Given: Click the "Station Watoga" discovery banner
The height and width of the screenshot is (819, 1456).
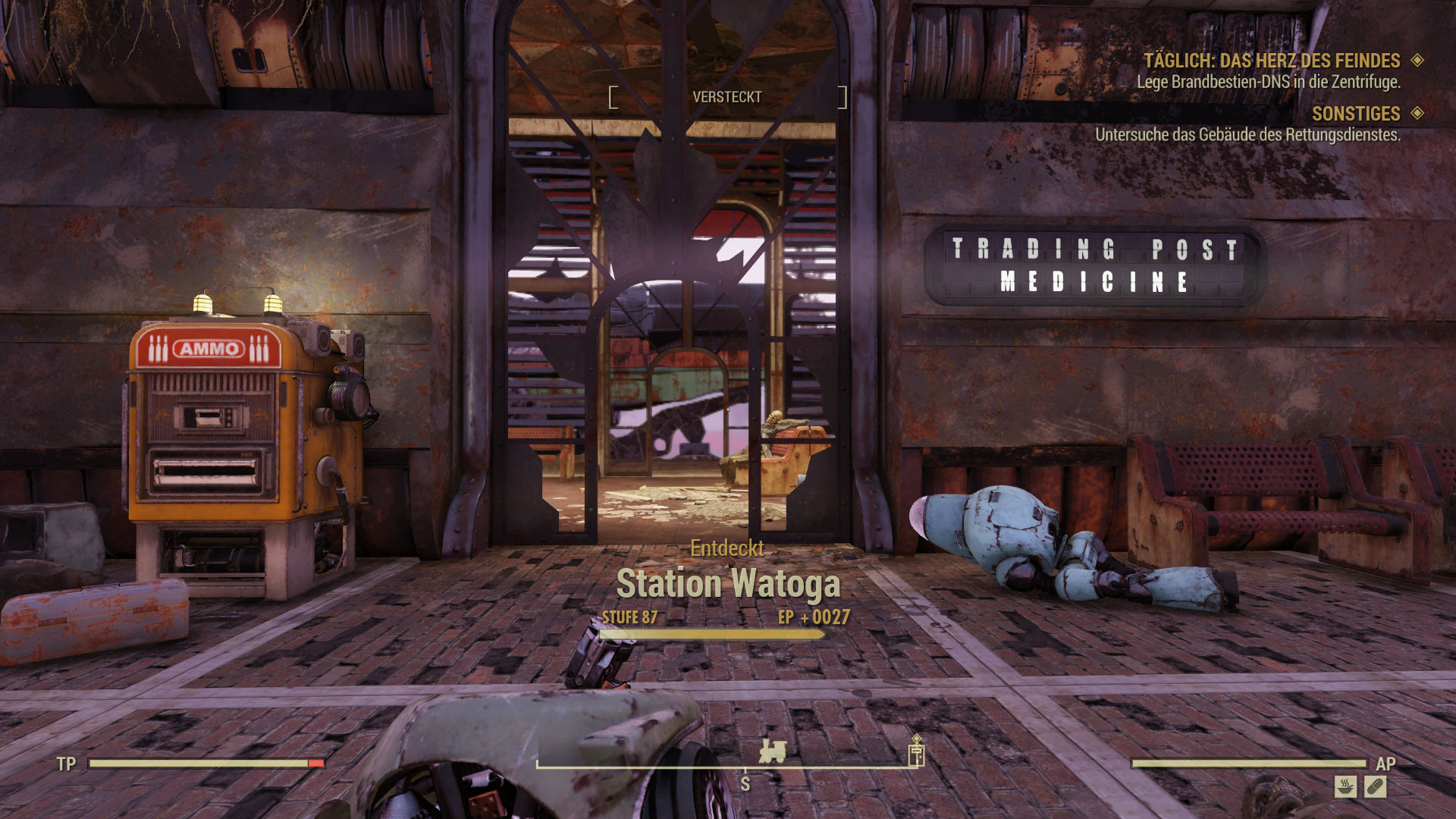Looking at the screenshot, I should tap(728, 584).
